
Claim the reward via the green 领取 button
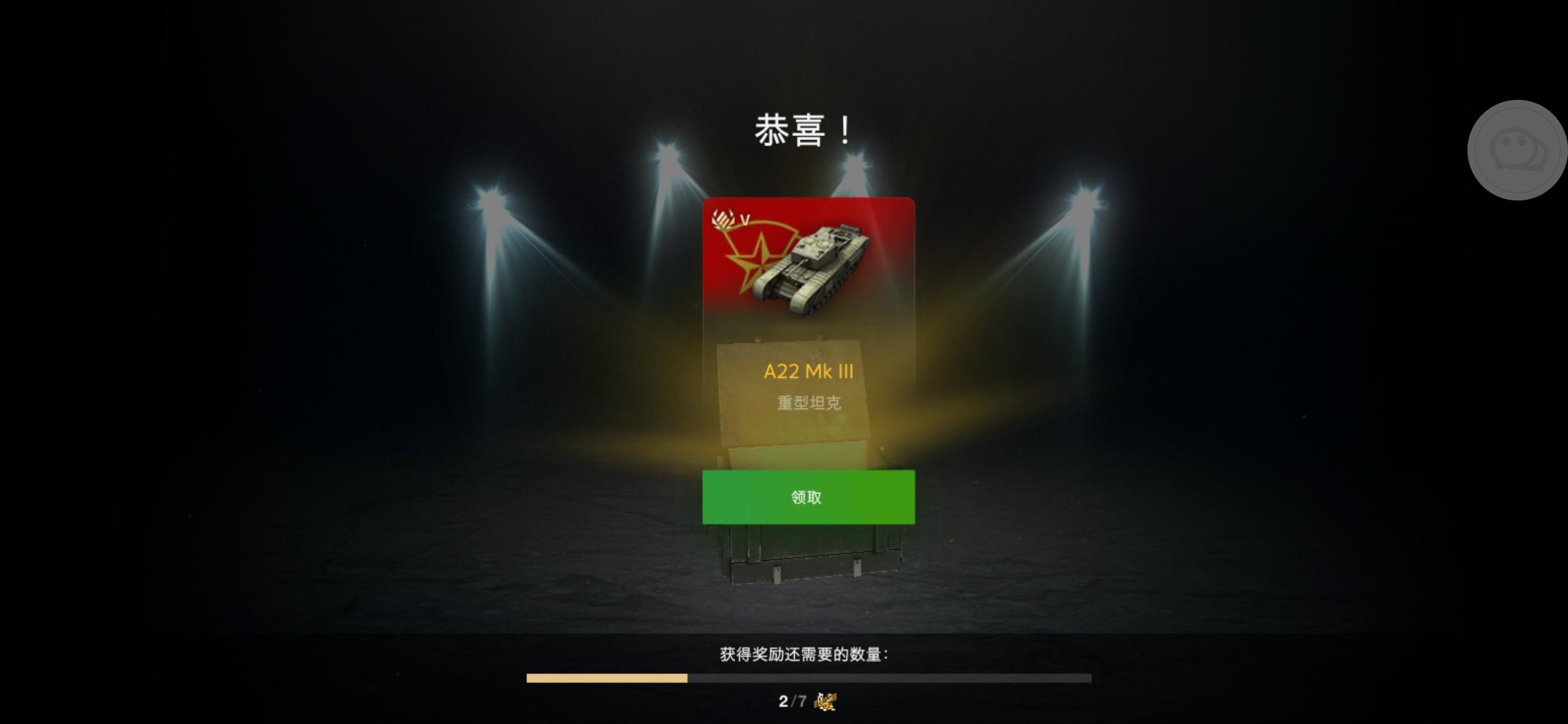tap(807, 497)
